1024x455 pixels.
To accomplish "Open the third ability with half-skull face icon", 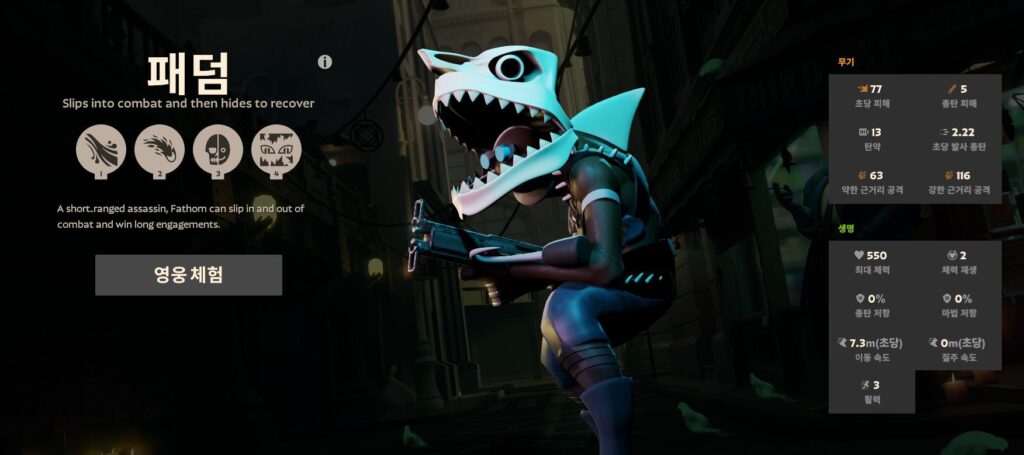I will 218,149.
